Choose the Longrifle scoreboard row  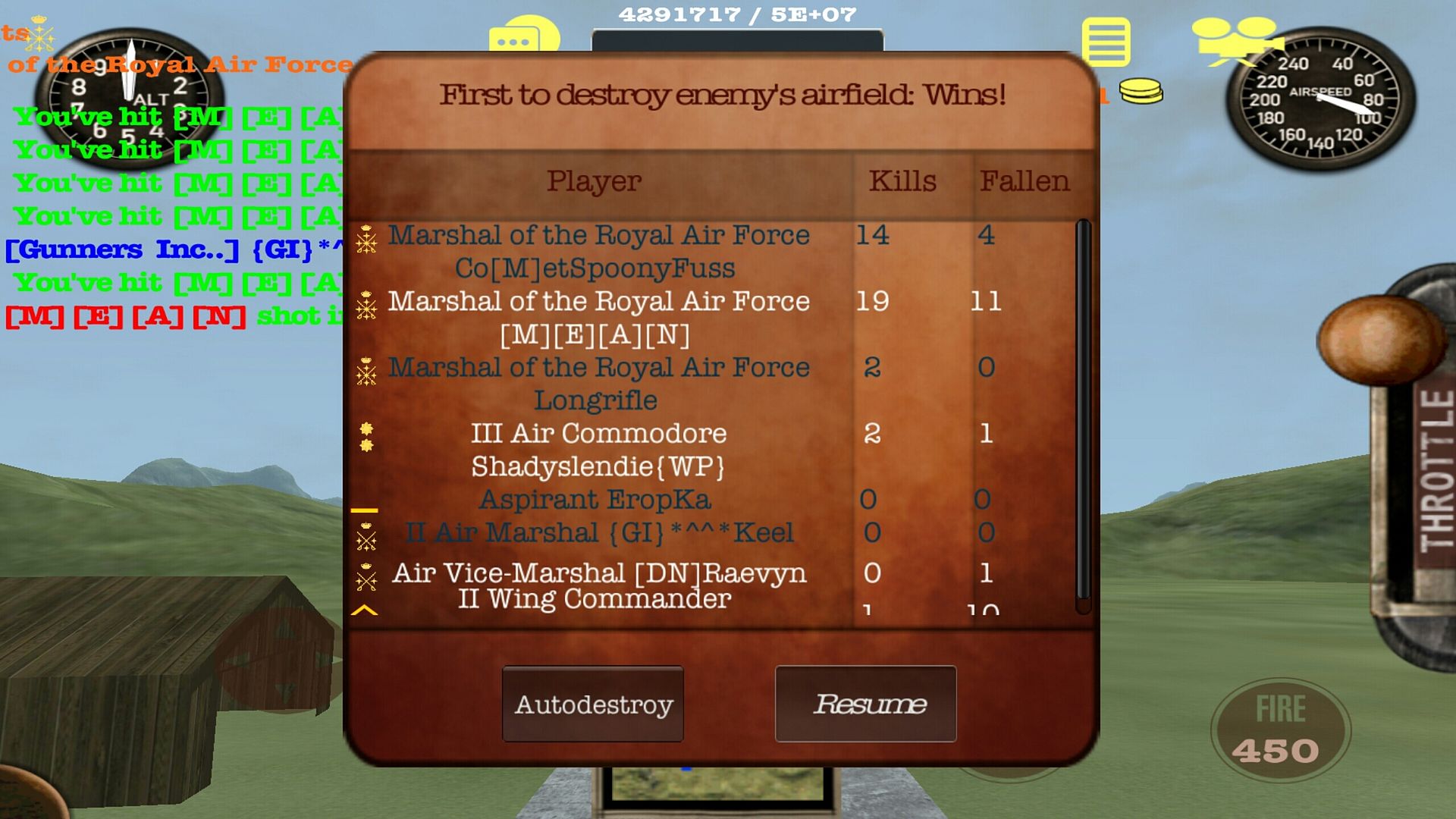pyautogui.click(x=598, y=384)
